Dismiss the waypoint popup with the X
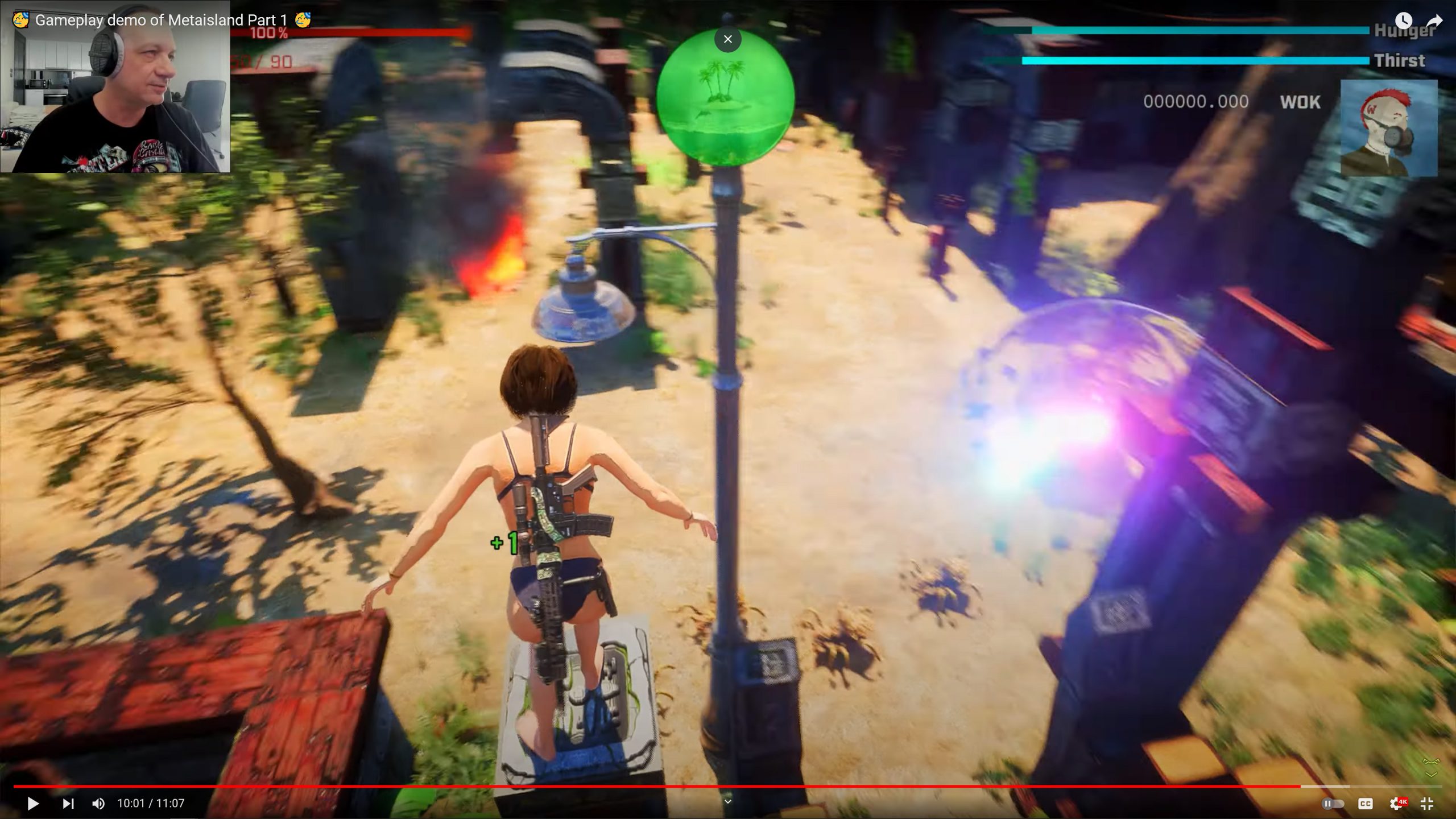This screenshot has height=819, width=1456. [x=727, y=39]
